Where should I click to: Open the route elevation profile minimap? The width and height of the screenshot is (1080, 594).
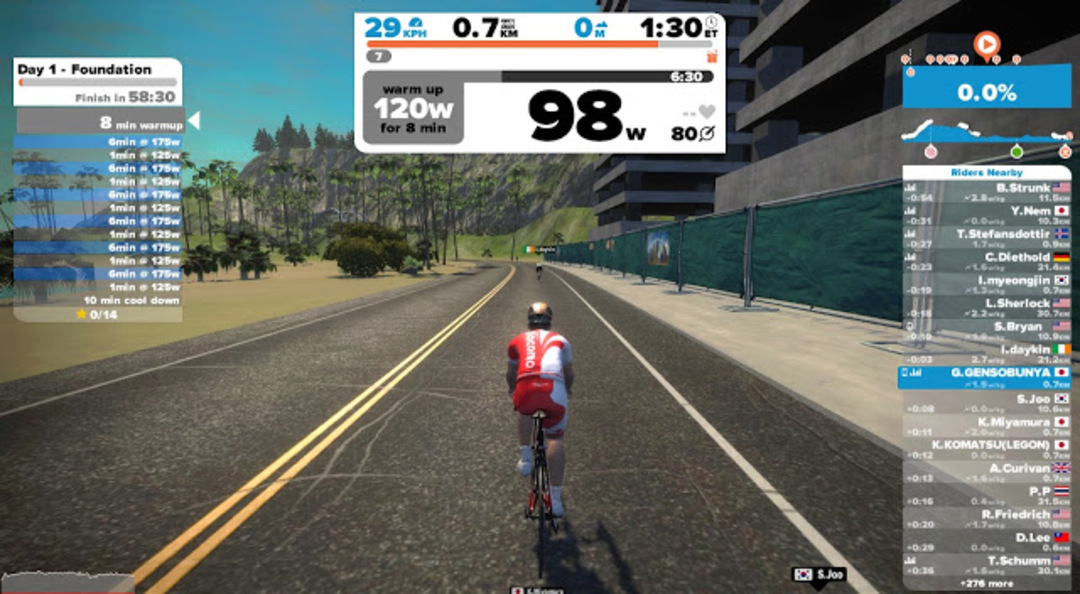986,133
